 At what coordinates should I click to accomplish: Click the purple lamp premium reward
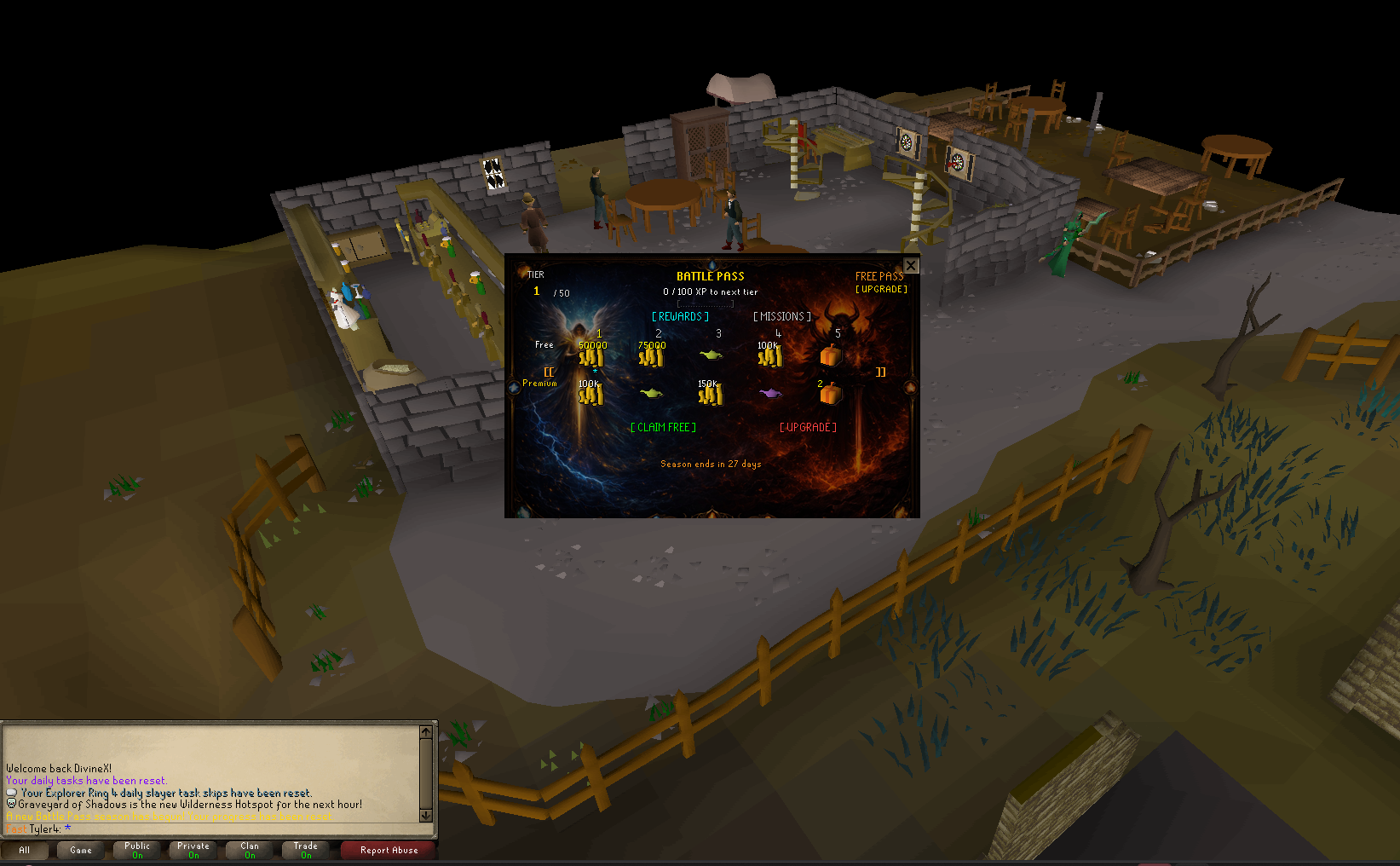[769, 393]
